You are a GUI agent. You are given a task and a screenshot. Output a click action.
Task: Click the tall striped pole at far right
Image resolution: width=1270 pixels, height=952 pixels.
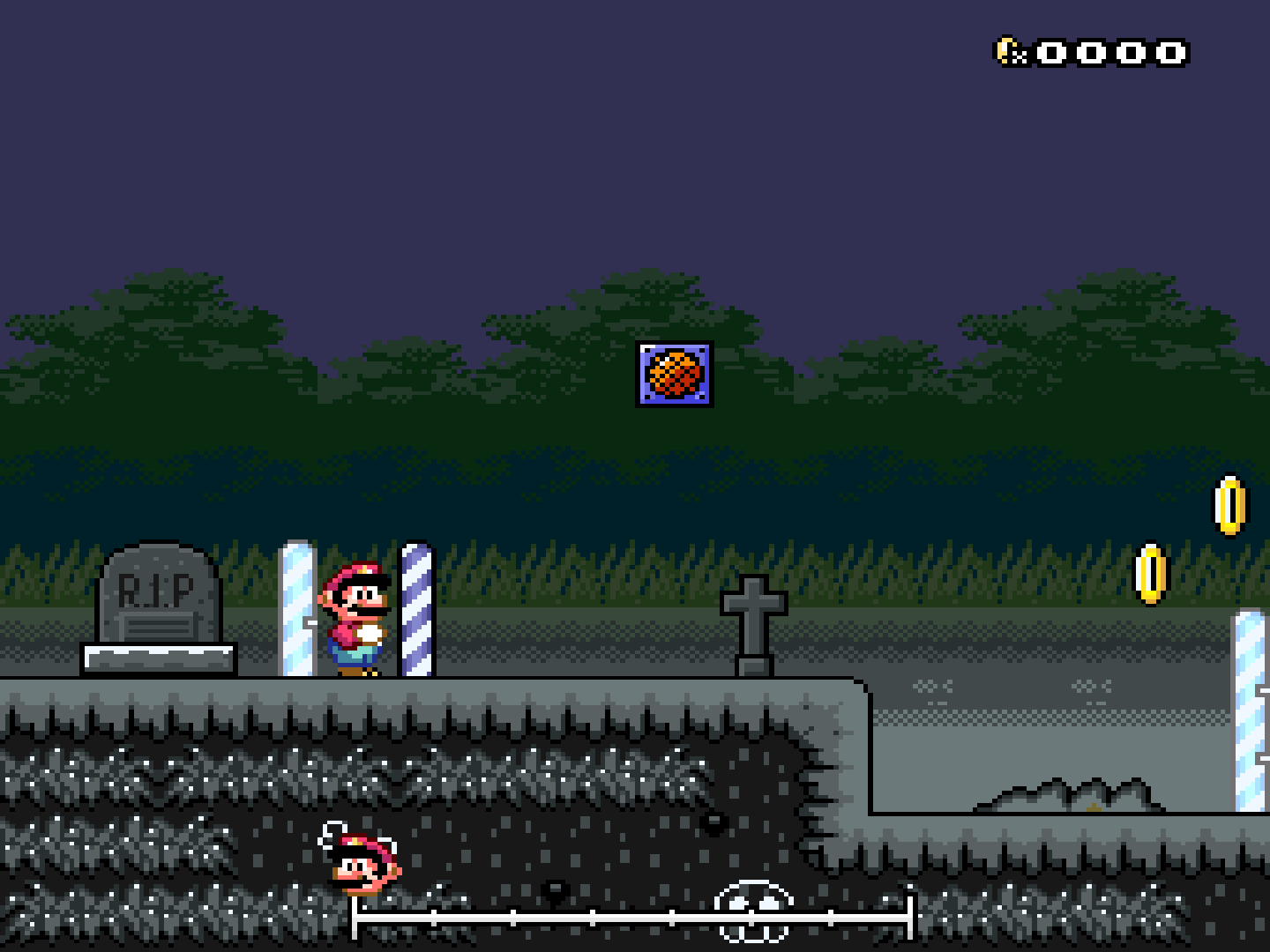coord(1251,696)
